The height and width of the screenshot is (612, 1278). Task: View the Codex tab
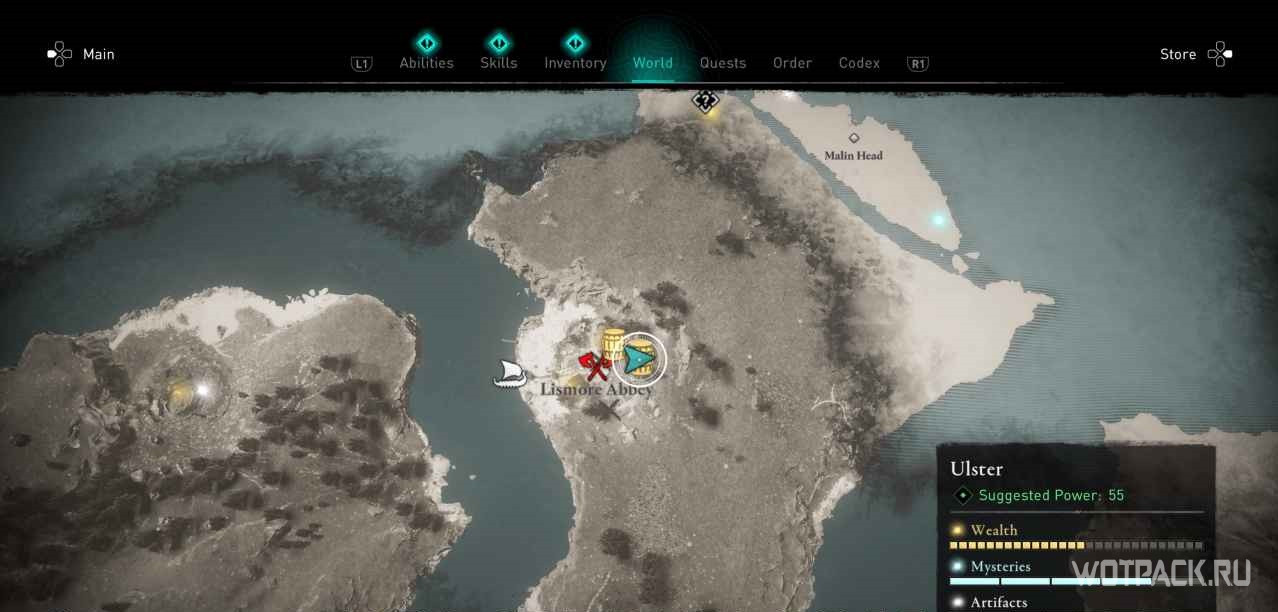(x=859, y=63)
